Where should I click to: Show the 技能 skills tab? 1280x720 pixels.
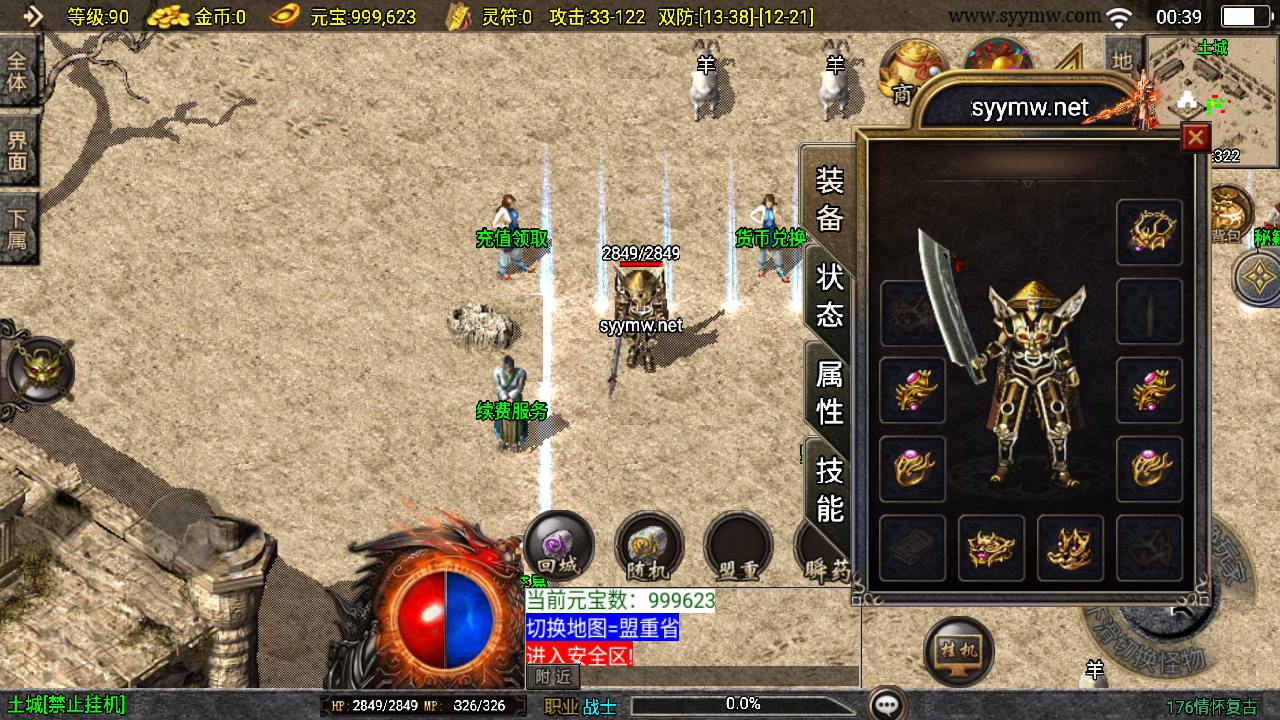(x=830, y=488)
